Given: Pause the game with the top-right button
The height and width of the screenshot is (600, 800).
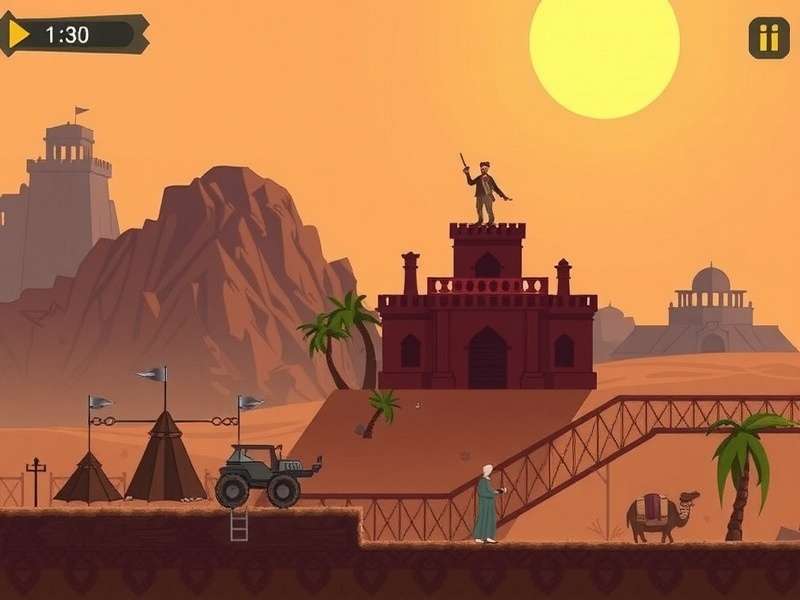Looking at the screenshot, I should pyautogui.click(x=768, y=38).
